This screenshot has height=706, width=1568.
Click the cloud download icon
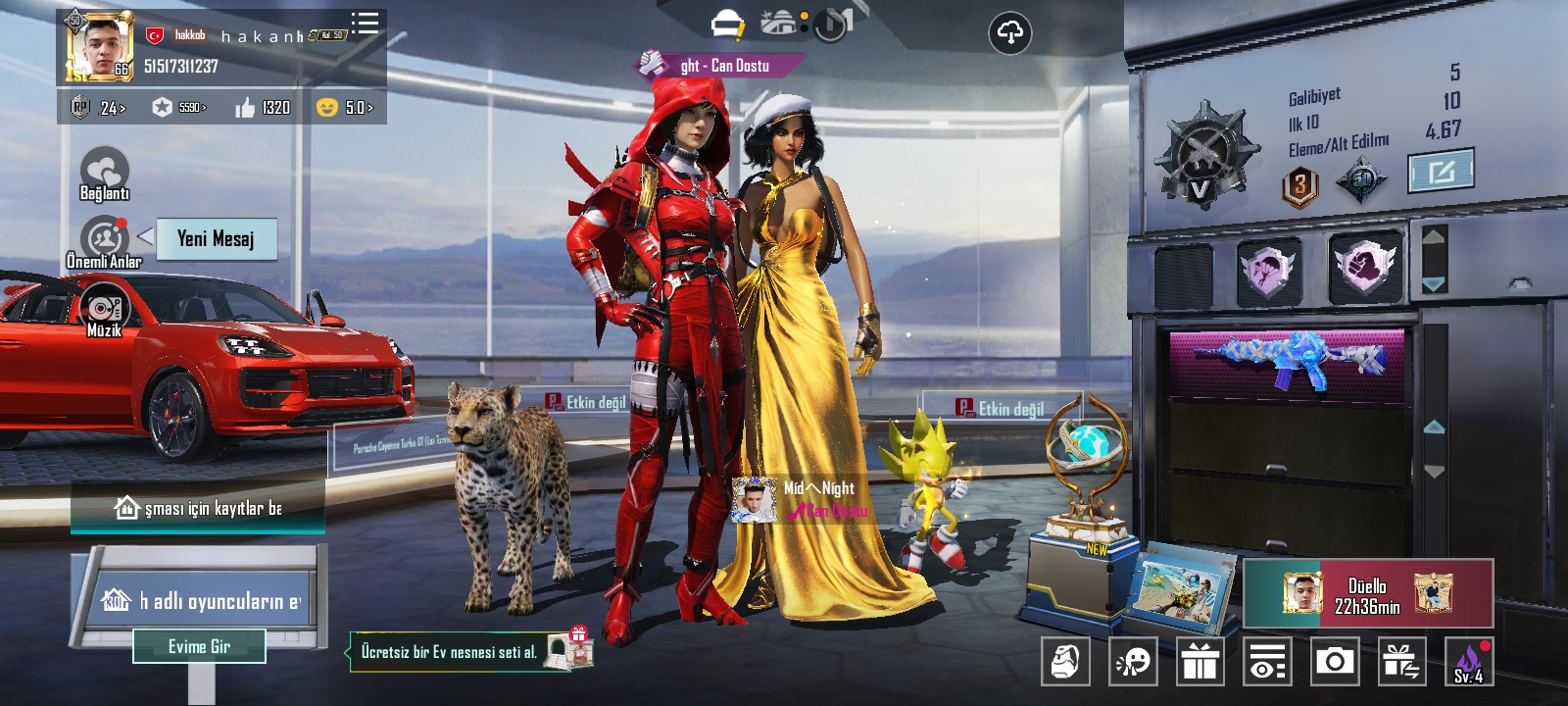coord(1009,33)
